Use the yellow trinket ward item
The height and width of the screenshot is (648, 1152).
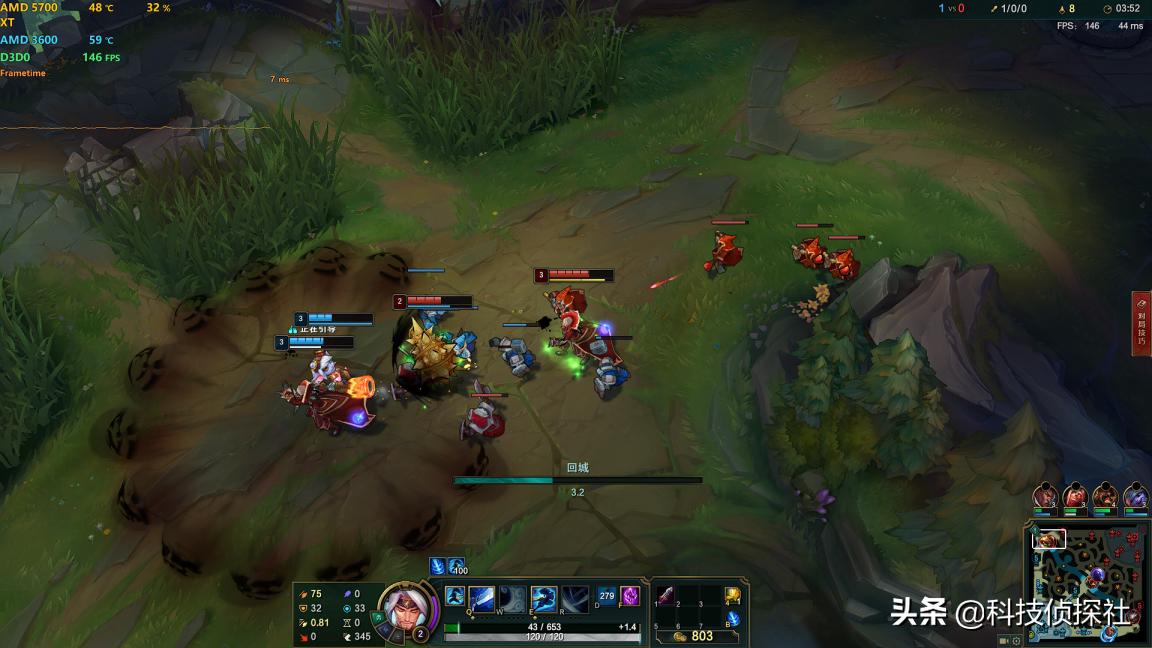[x=732, y=596]
